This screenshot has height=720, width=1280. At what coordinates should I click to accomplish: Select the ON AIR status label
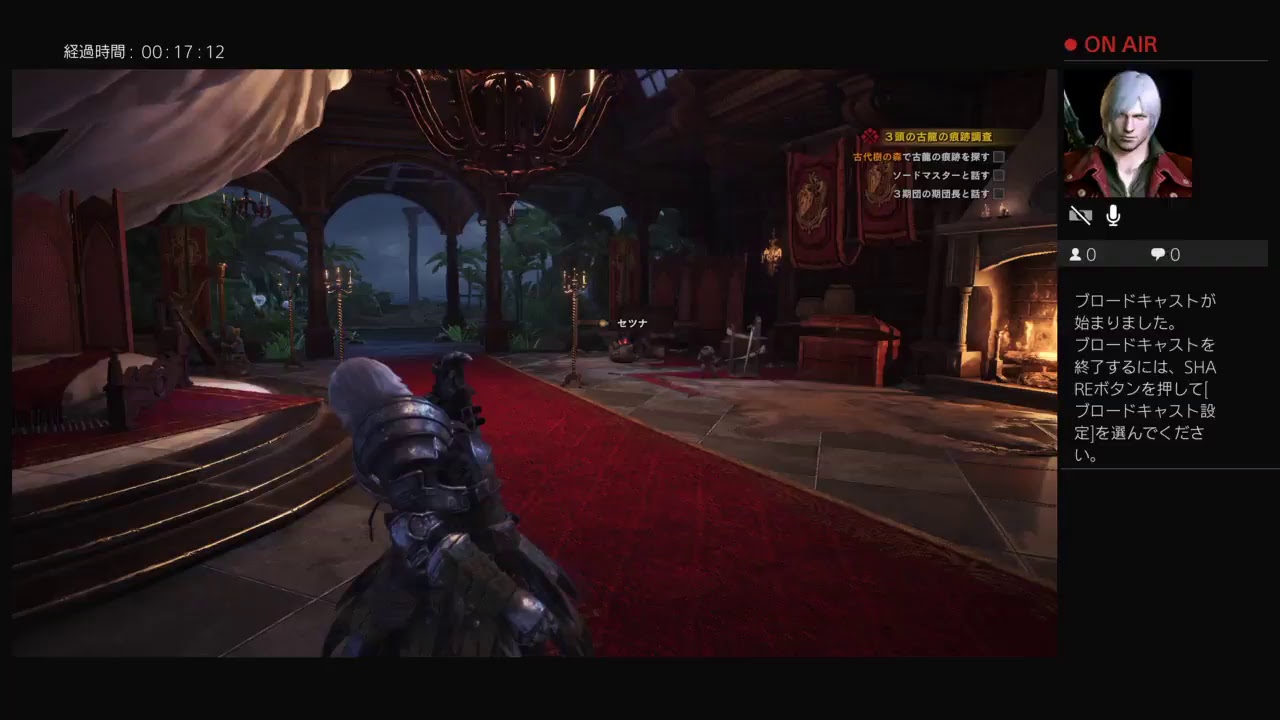tap(1120, 44)
